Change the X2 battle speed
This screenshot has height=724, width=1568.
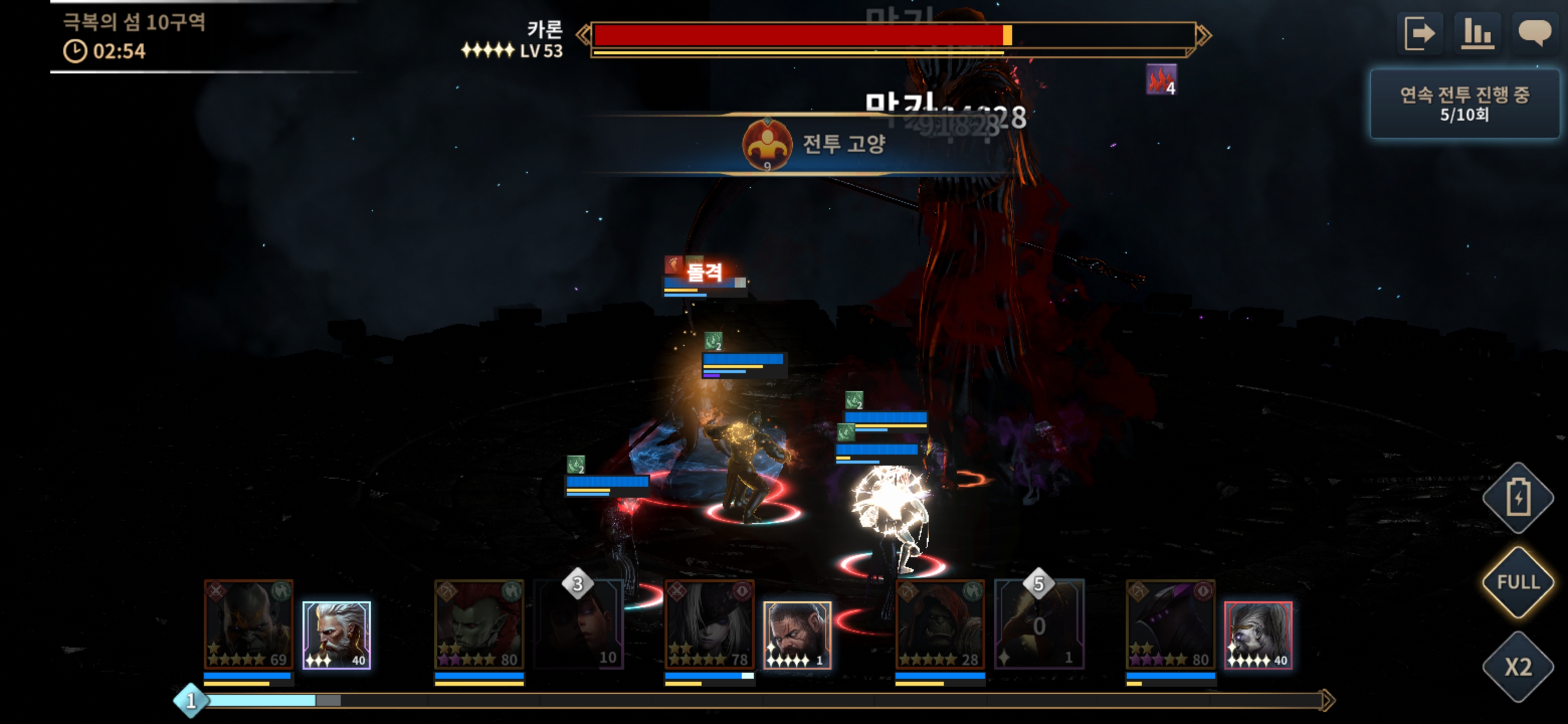[x=1517, y=667]
